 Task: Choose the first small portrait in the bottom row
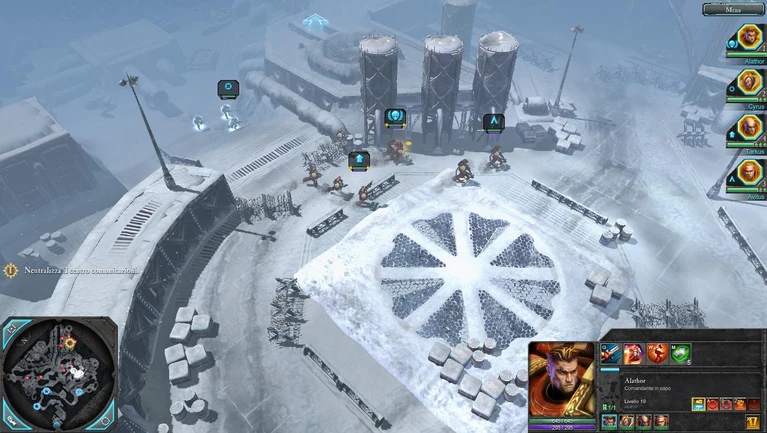click(608, 421)
